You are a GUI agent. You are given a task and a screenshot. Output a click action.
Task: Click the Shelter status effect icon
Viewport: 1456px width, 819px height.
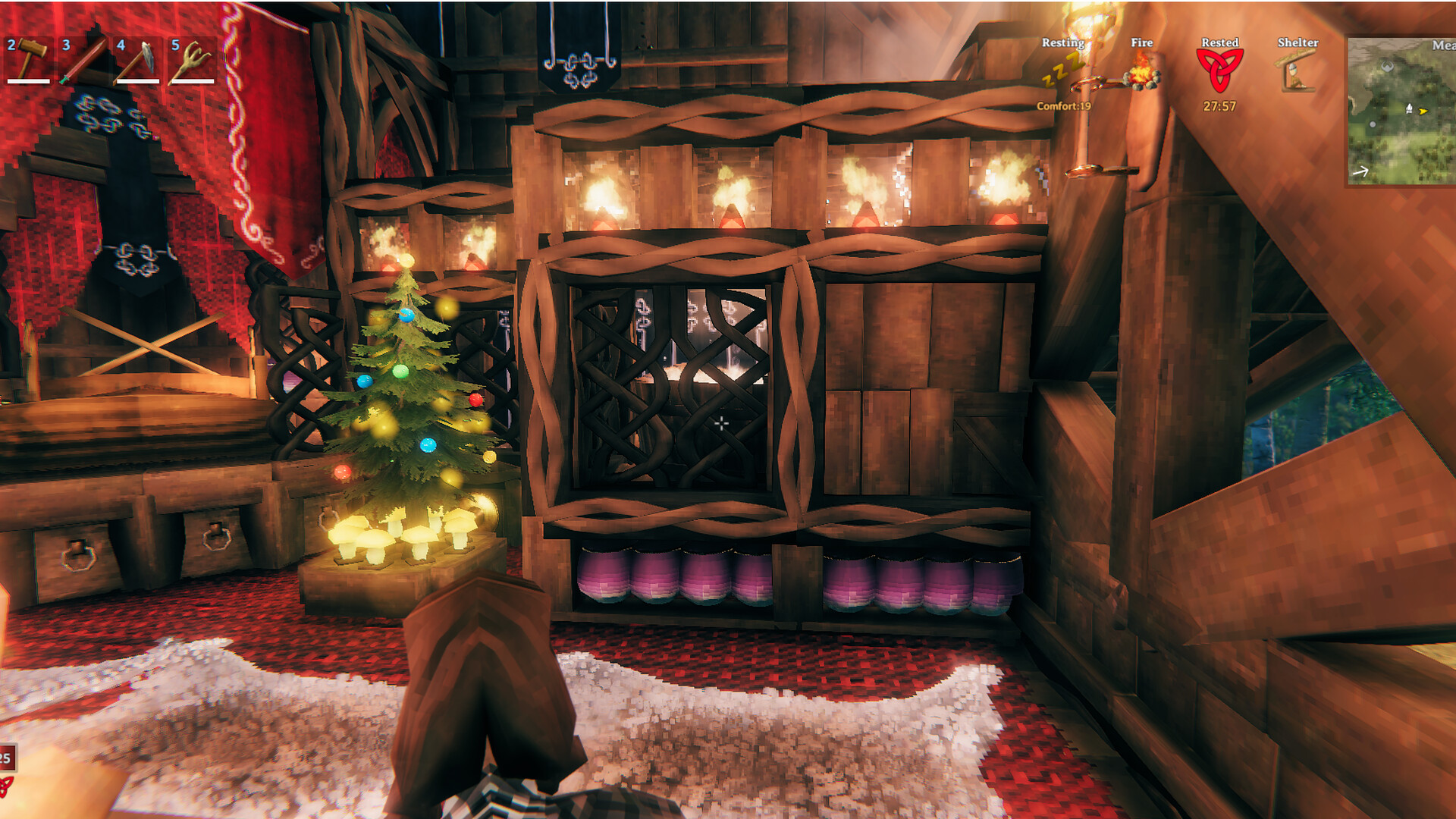[x=1296, y=70]
